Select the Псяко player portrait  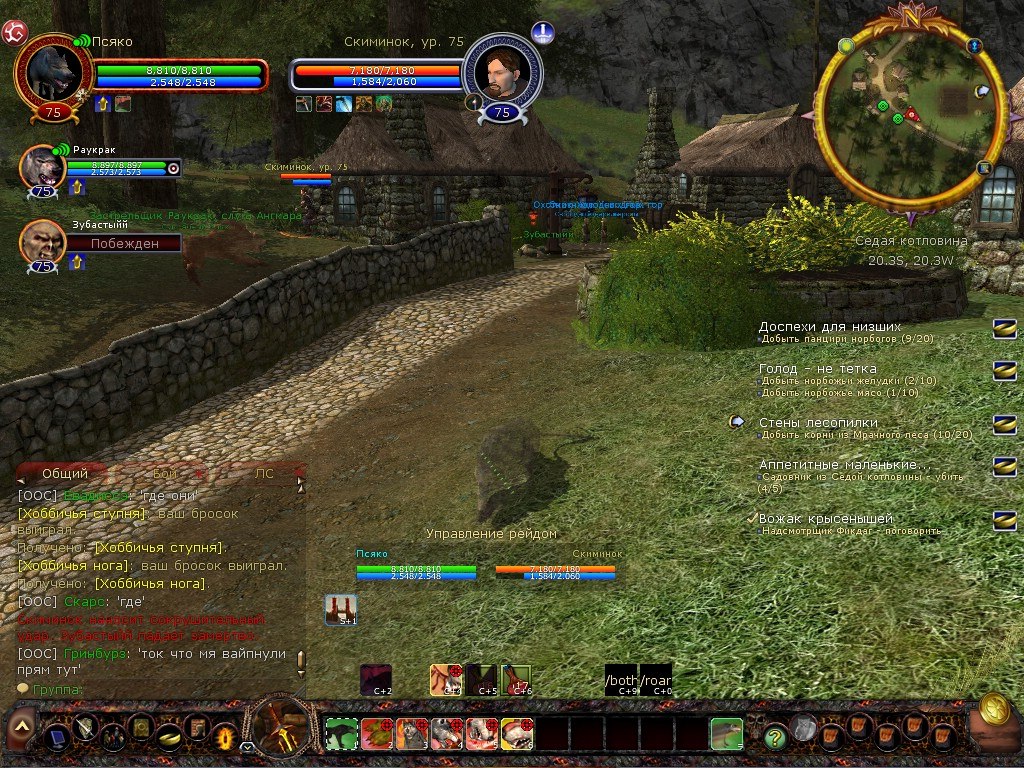tap(53, 73)
